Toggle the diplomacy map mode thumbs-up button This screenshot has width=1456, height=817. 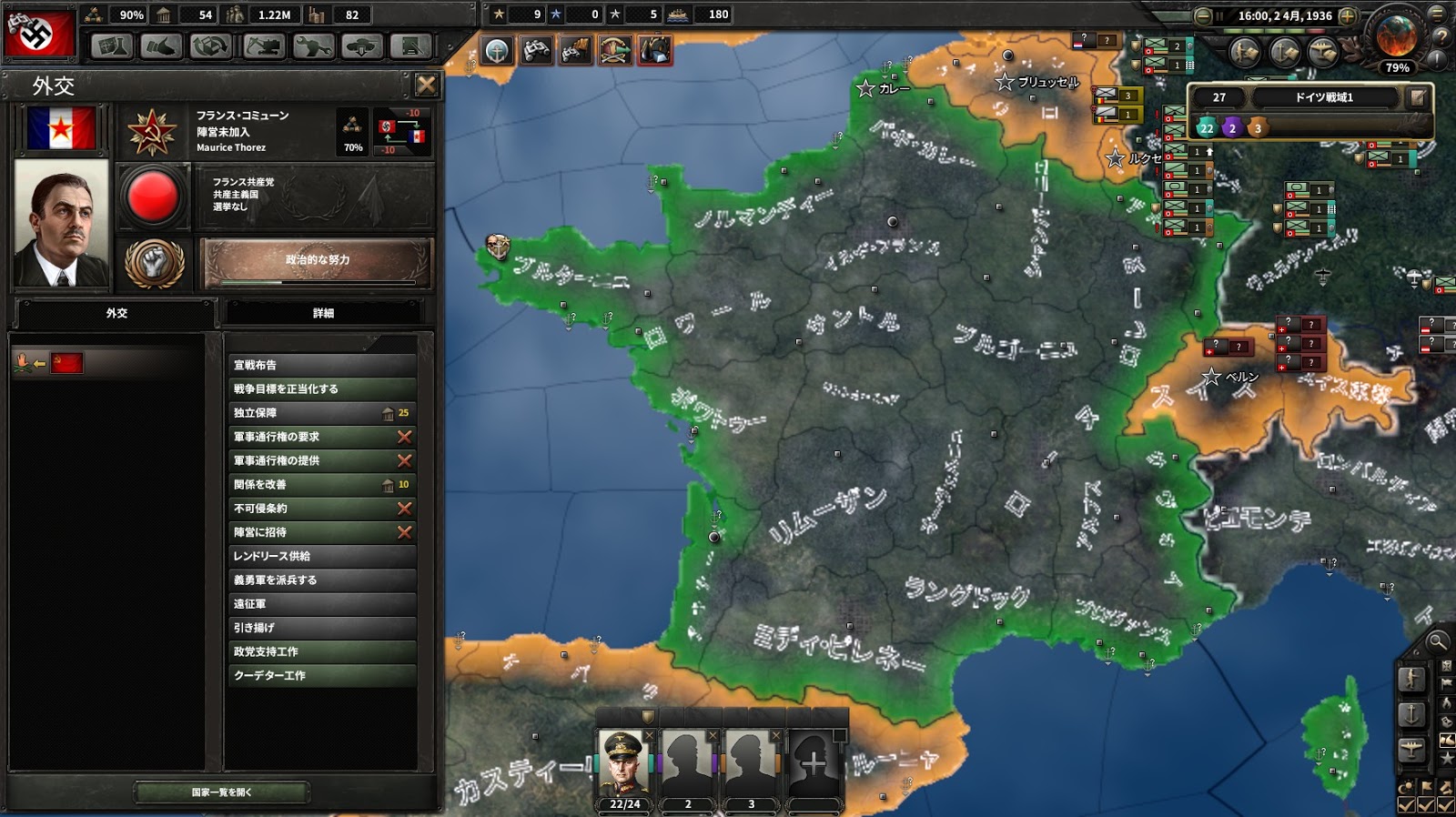pyautogui.click(x=1448, y=741)
